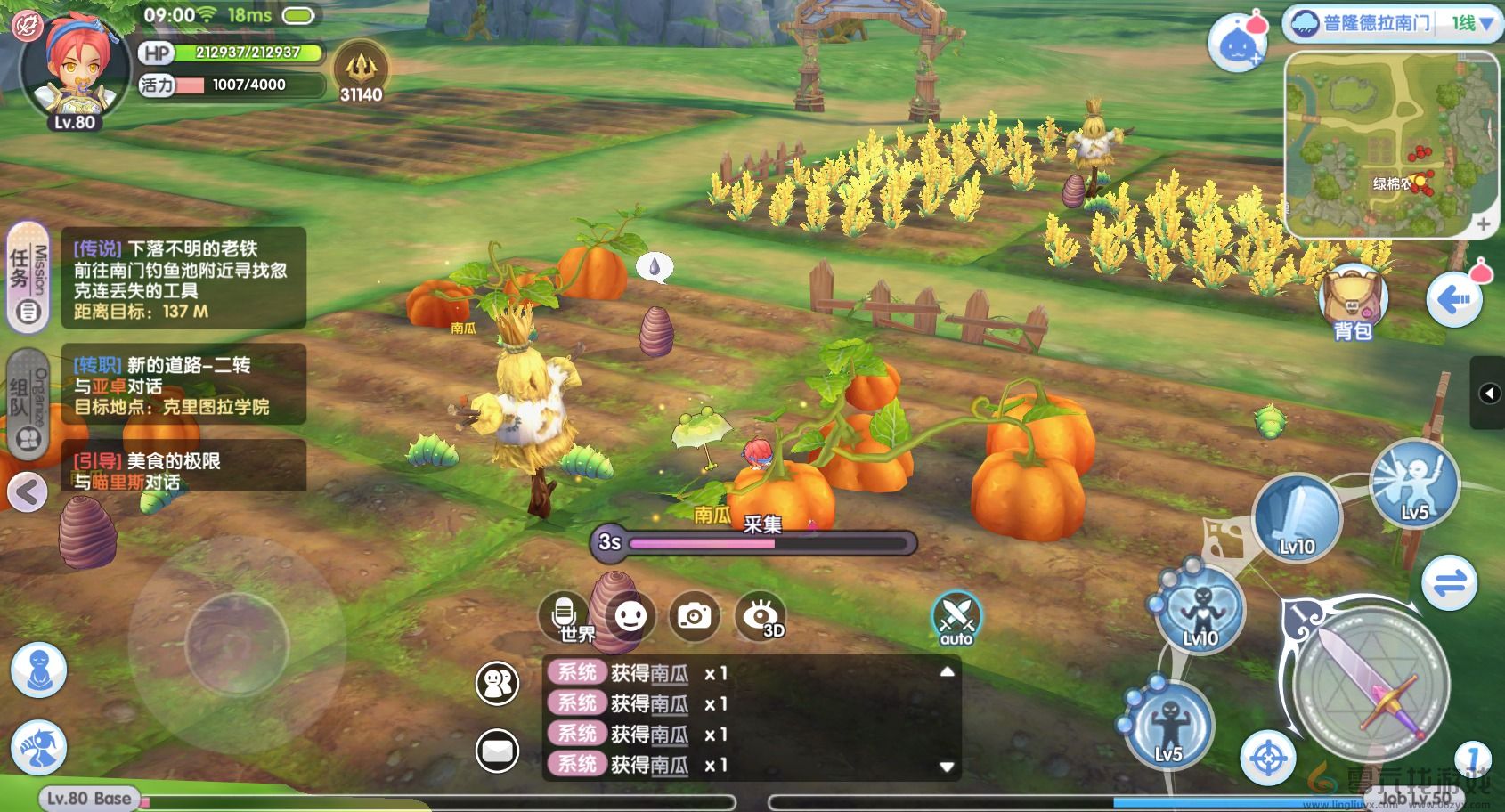
Task: Select the 新的道路-二转 job quest
Action: 183,385
